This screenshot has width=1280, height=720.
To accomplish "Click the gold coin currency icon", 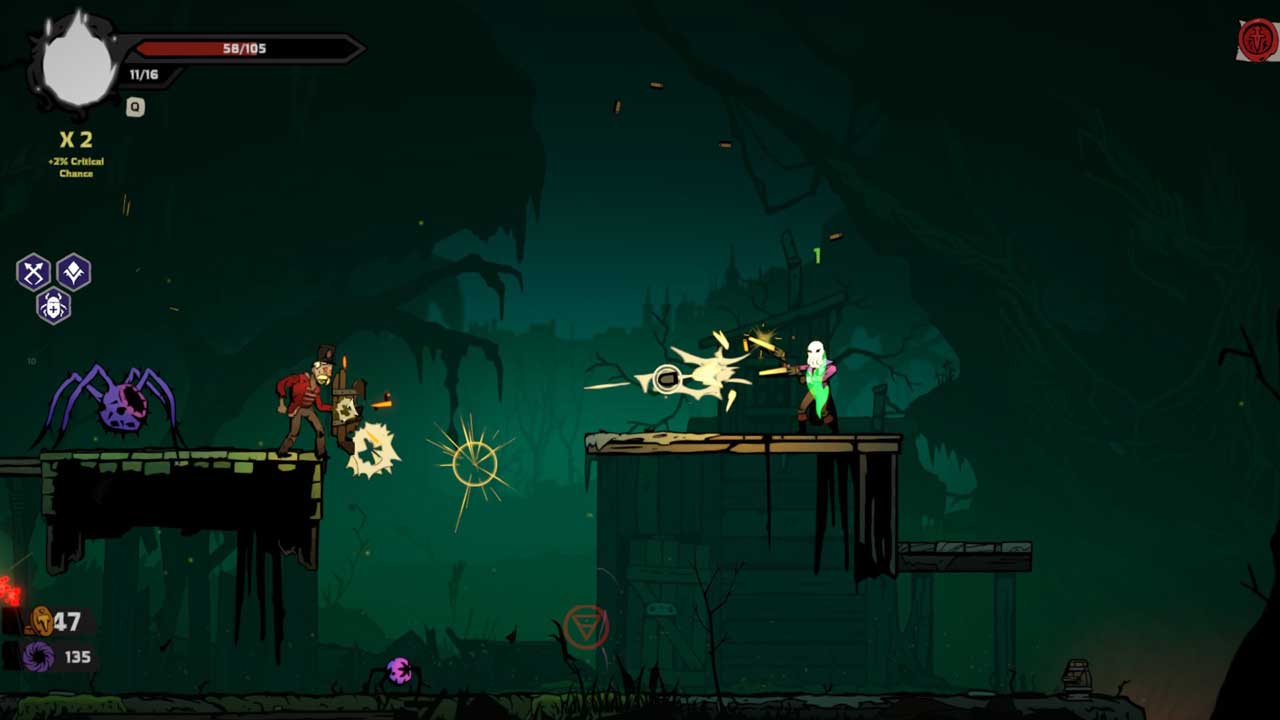I will [42, 621].
